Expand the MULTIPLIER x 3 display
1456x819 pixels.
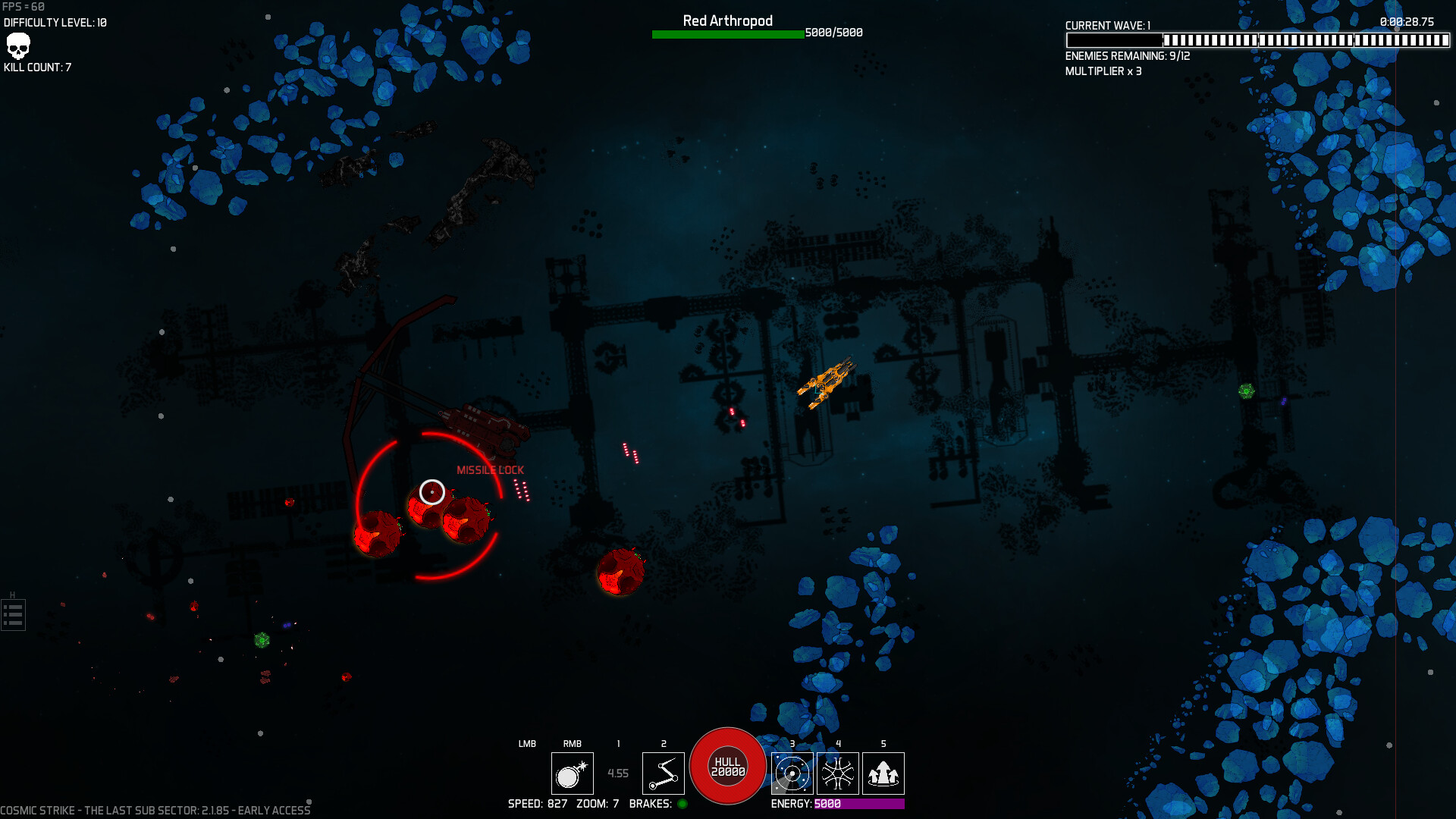click(1104, 71)
